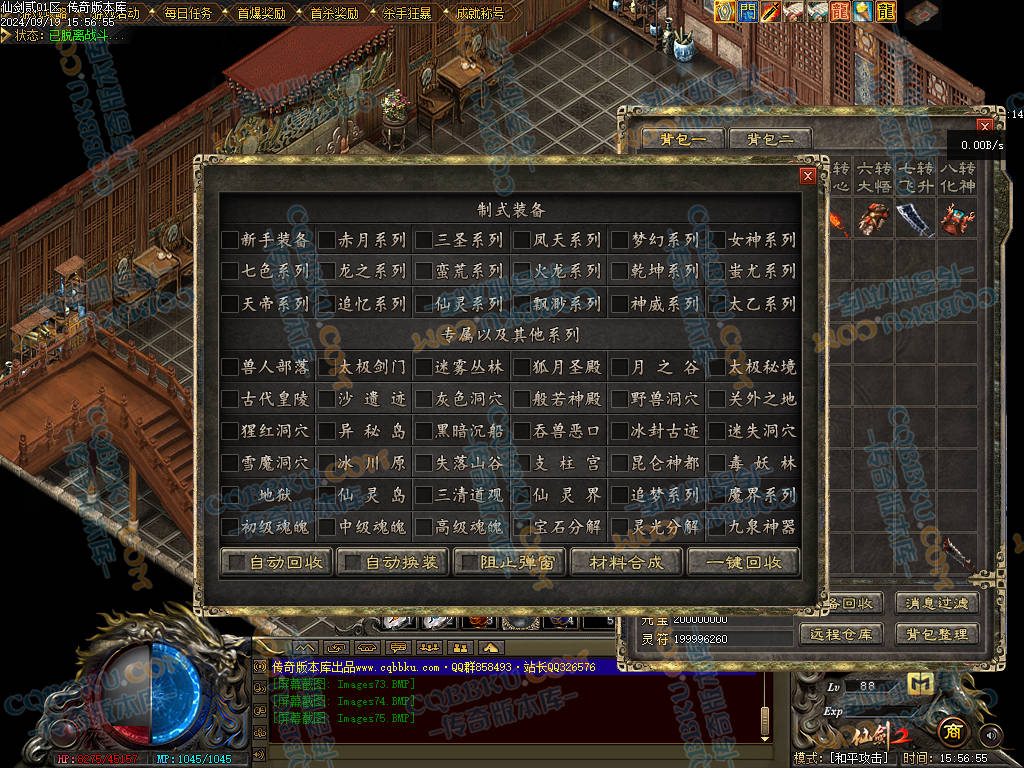Image resolution: width=1024 pixels, height=768 pixels.
Task: Close the equipment recycle dialog
Action: [x=807, y=176]
